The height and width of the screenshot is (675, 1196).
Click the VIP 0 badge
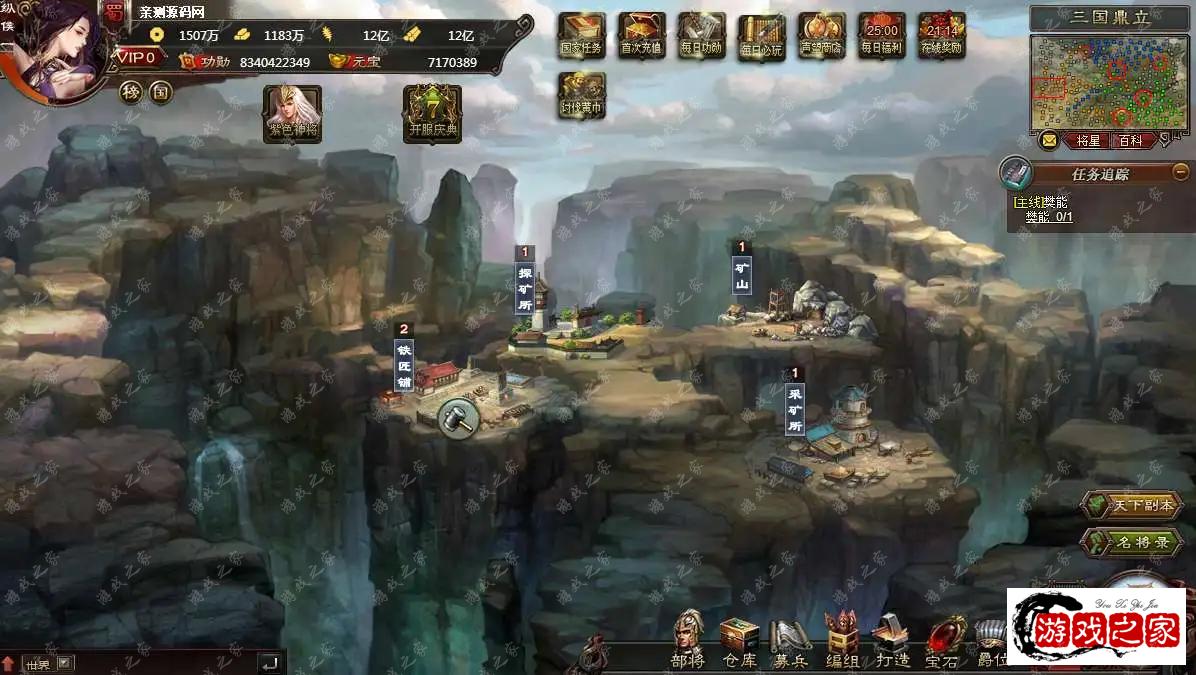pyautogui.click(x=137, y=58)
